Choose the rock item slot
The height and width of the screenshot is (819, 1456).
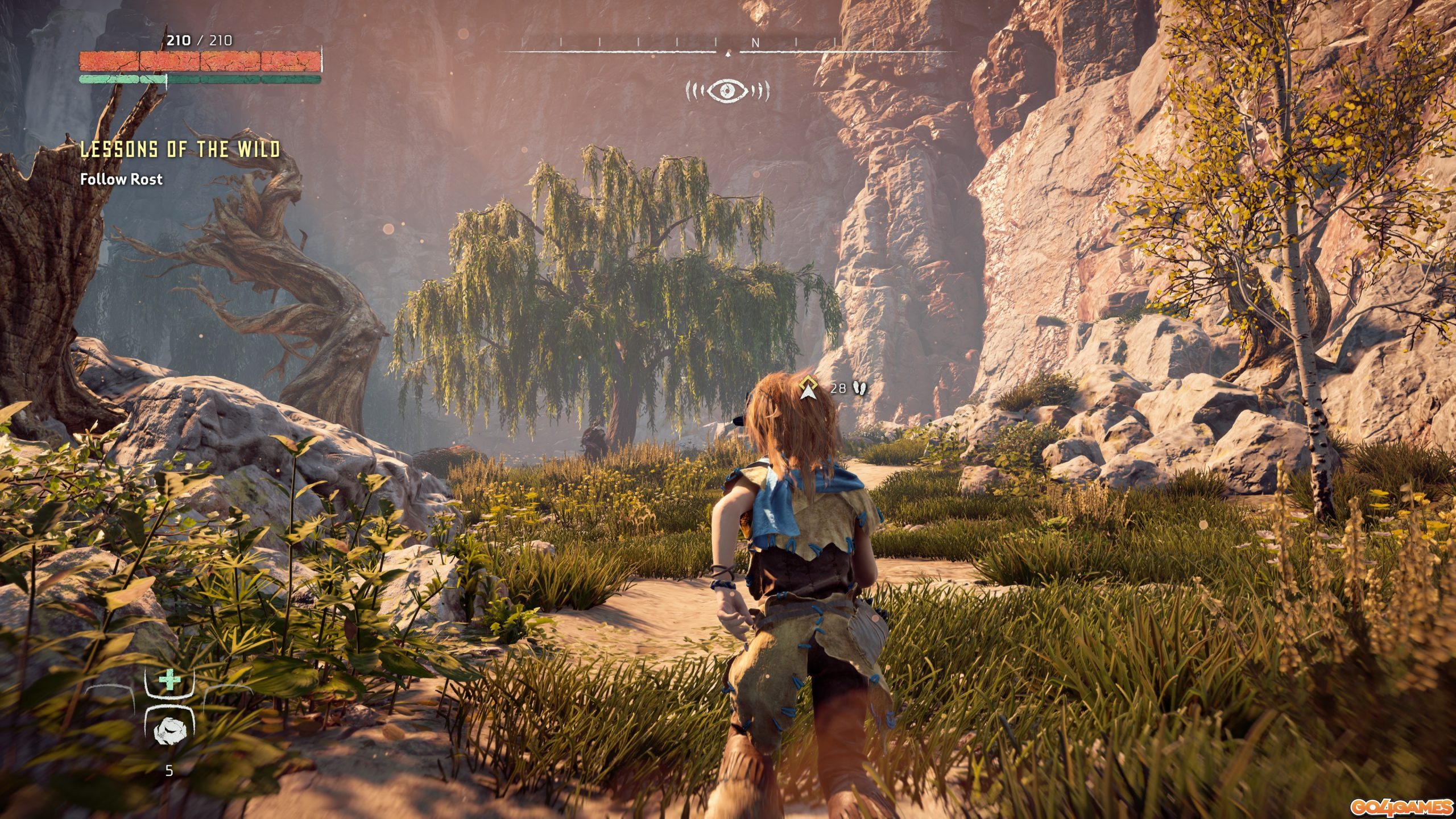click(x=168, y=730)
